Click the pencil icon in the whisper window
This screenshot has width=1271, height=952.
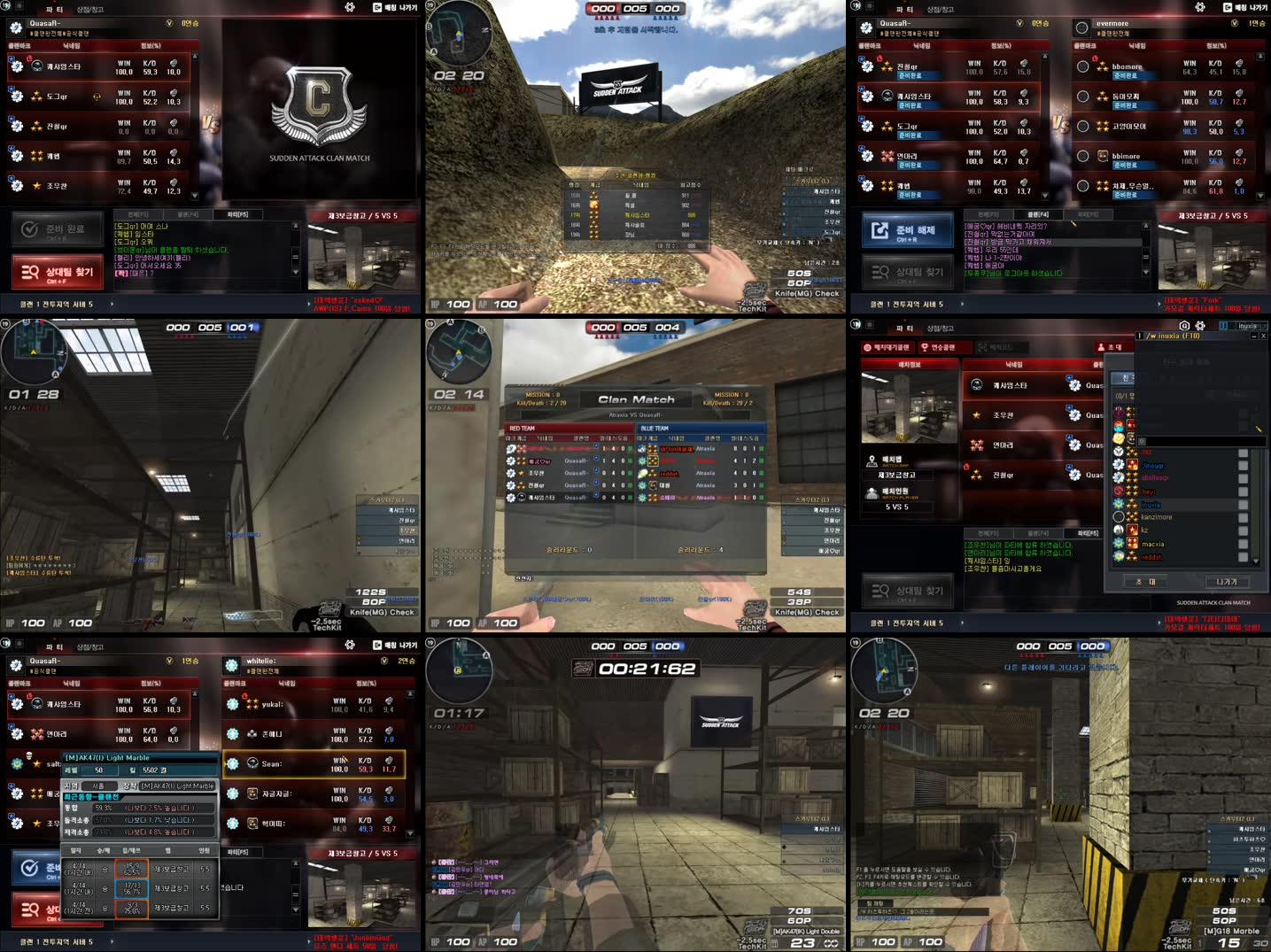1259,429
